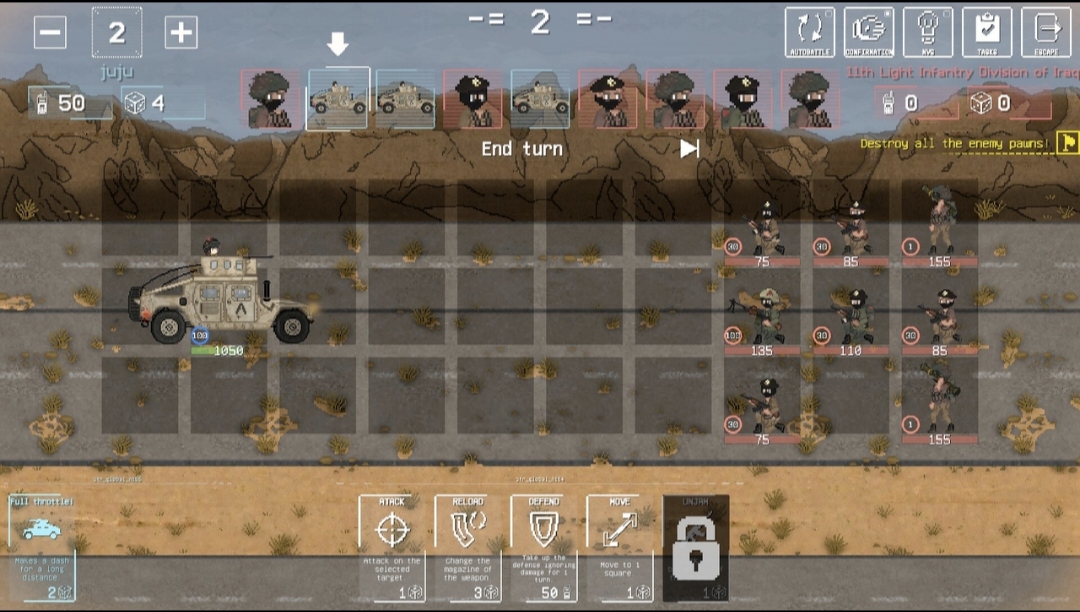Increase the number with the plus button
The image size is (1080, 612).
(180, 32)
